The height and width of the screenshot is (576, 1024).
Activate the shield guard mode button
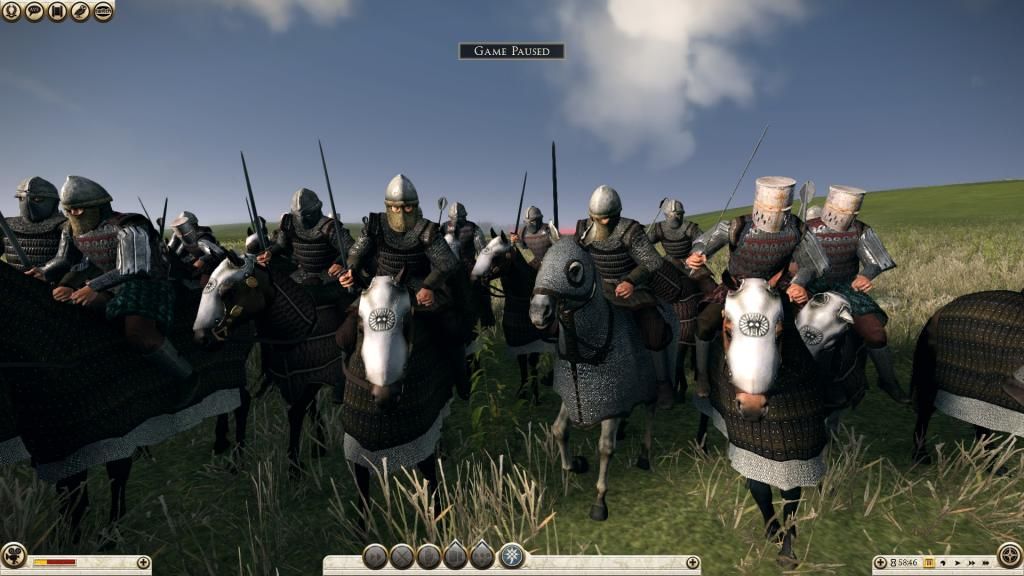429,556
